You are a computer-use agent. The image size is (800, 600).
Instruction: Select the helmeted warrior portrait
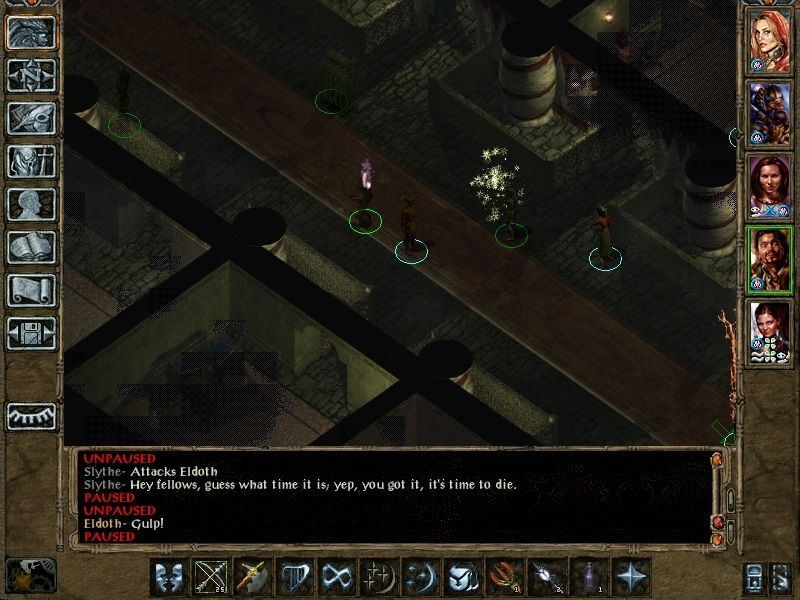pos(770,114)
